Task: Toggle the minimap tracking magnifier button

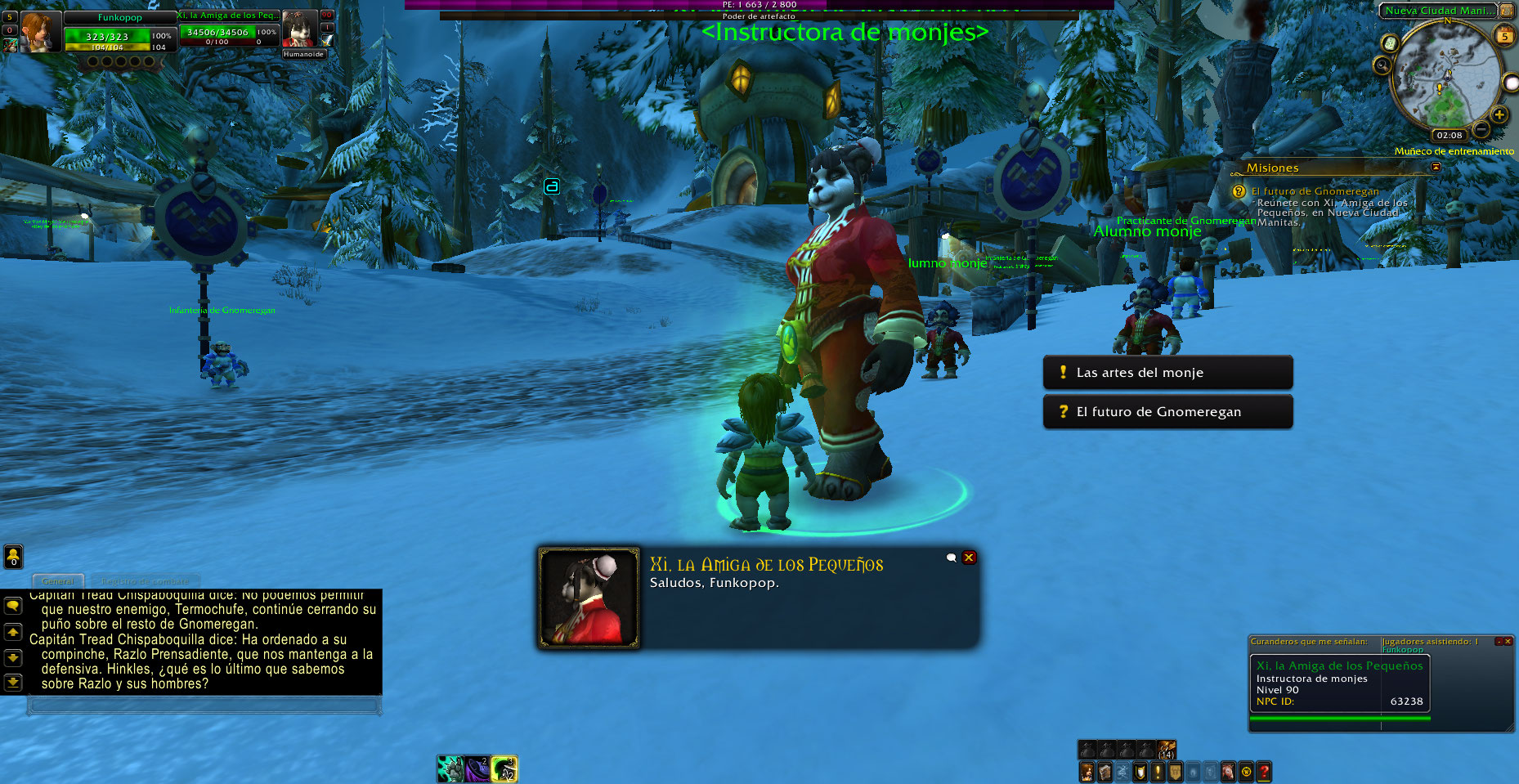Action: (1382, 65)
